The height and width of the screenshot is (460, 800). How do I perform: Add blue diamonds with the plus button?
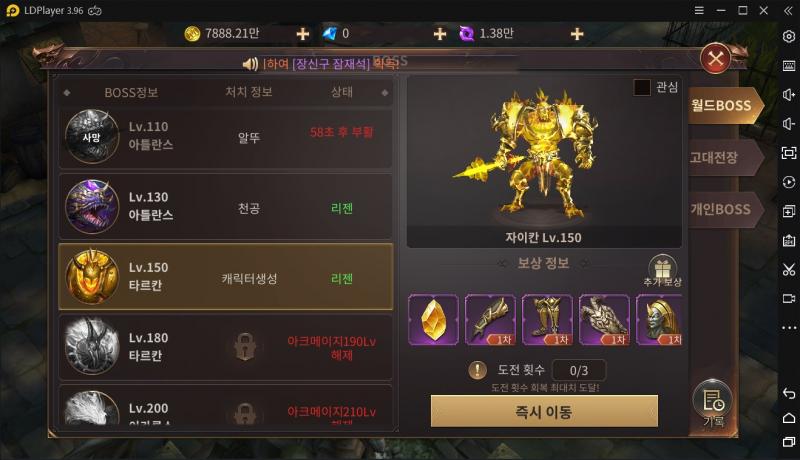pyautogui.click(x=439, y=34)
